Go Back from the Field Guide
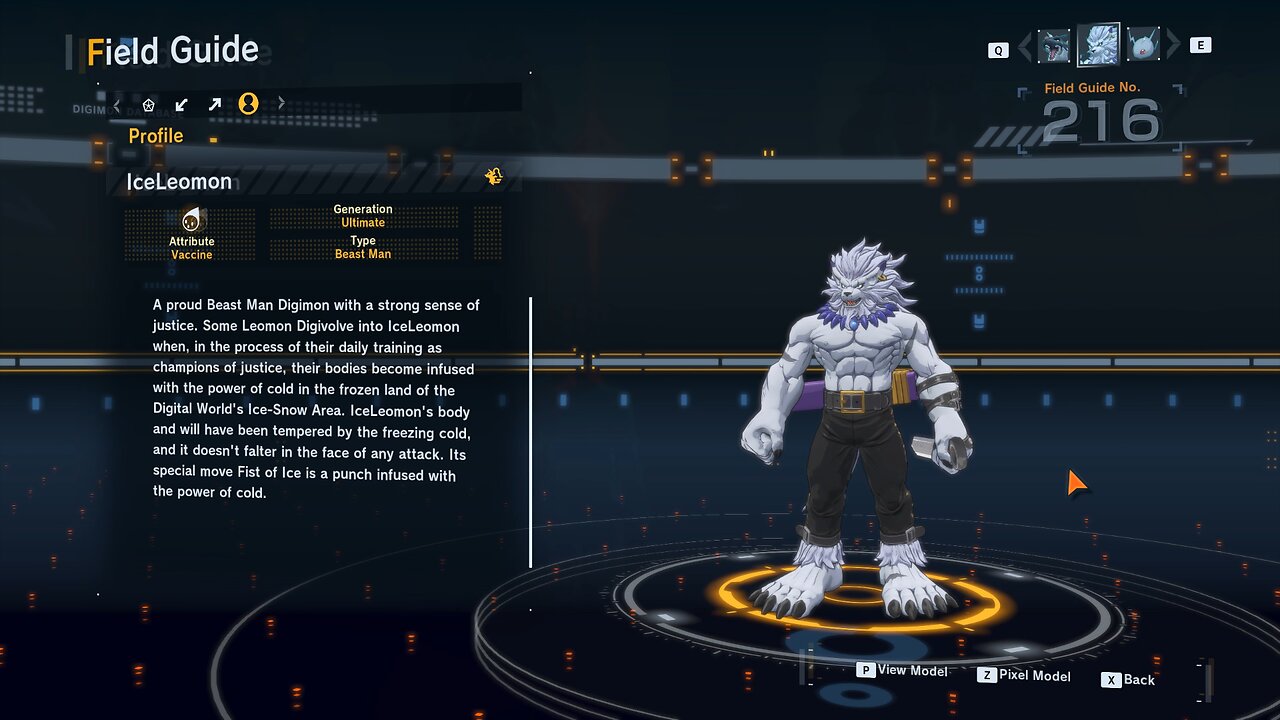The height and width of the screenshot is (720, 1280). [1128, 680]
